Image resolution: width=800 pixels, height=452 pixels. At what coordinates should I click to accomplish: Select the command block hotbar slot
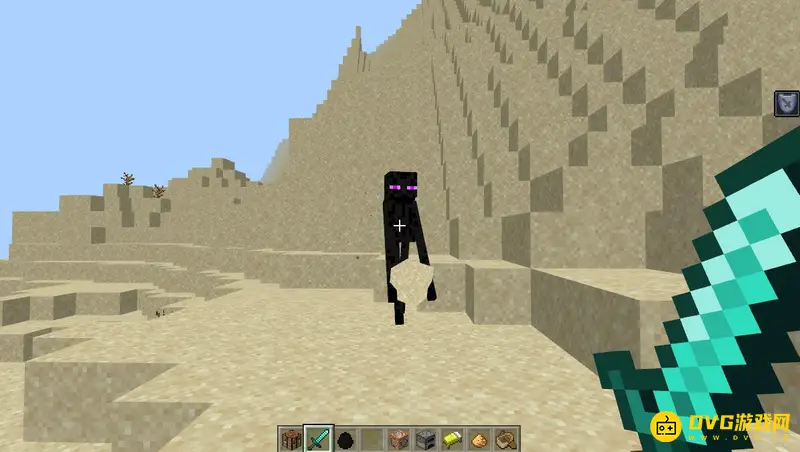(x=399, y=438)
